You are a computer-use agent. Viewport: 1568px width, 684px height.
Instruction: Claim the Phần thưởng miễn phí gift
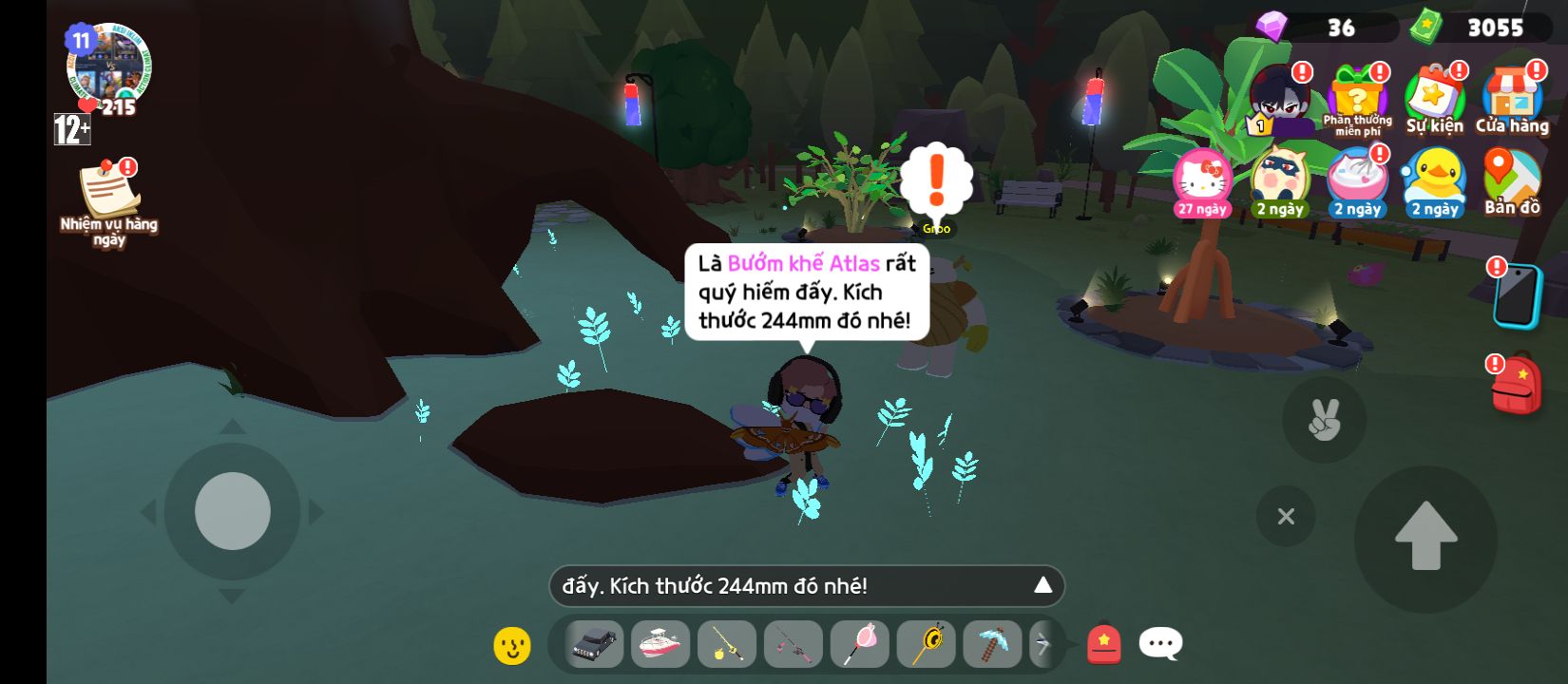point(1357,97)
